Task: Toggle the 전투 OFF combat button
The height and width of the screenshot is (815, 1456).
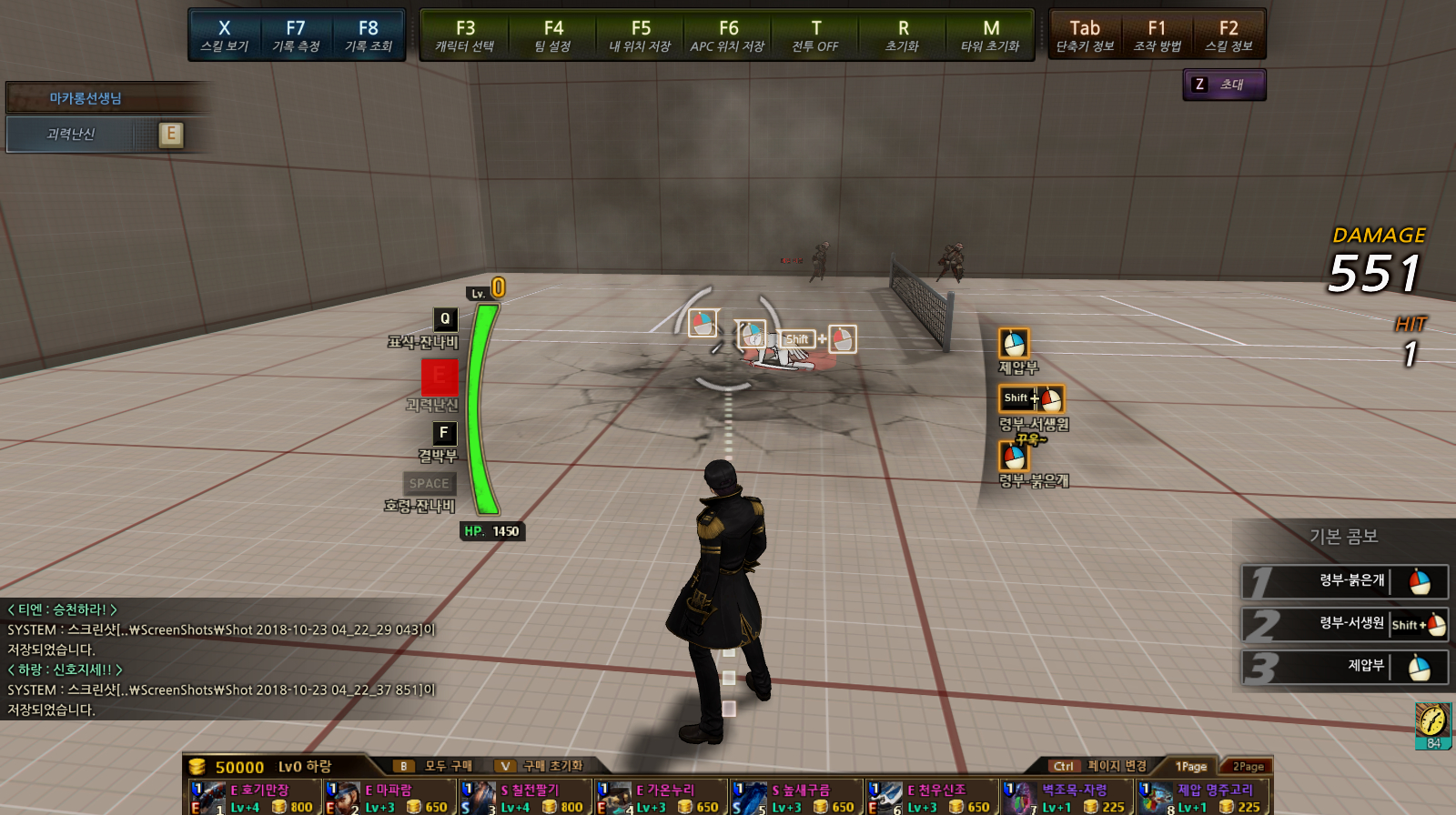Action: point(815,35)
